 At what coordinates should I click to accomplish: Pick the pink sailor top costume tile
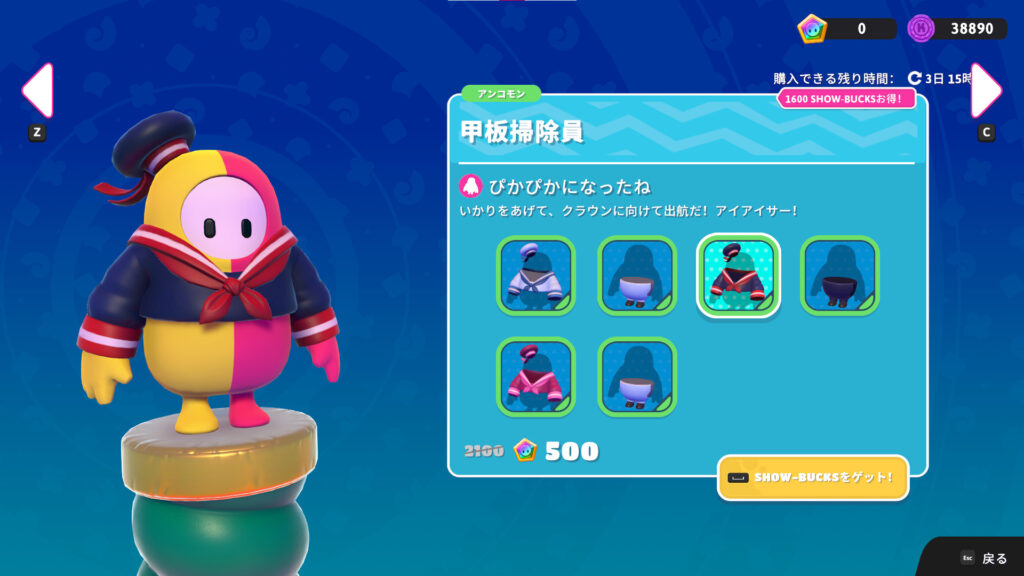coord(536,376)
